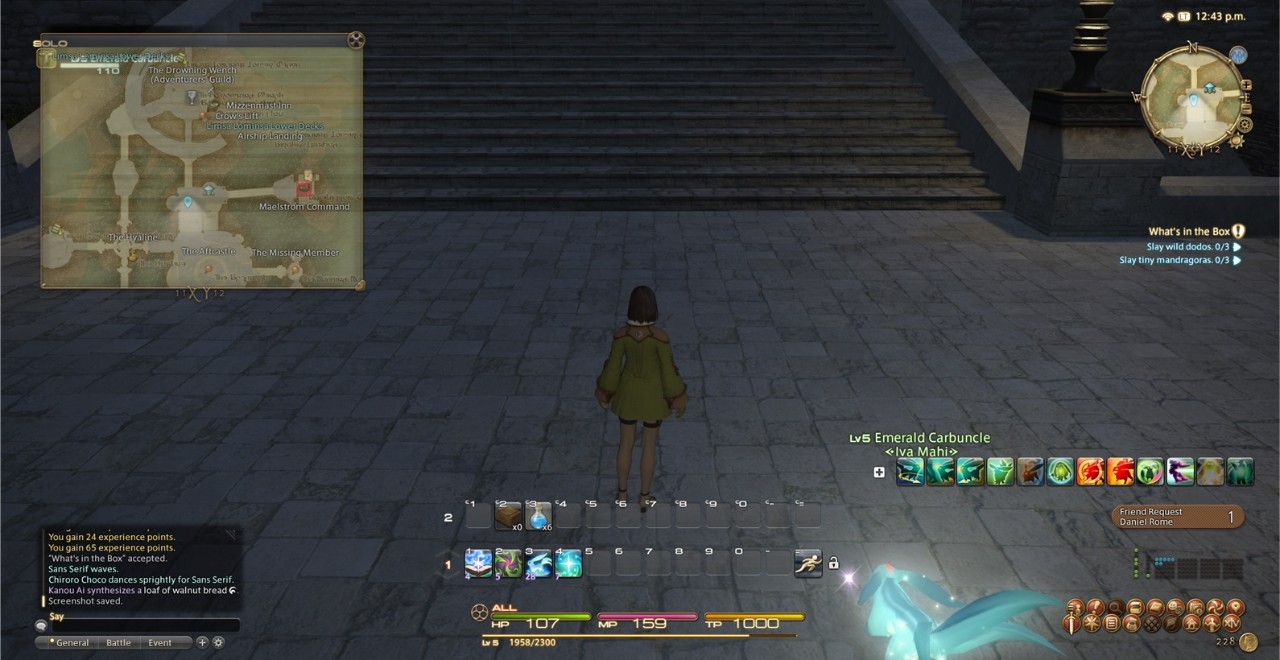Select the blue potion hotbar slot
The height and width of the screenshot is (660, 1280).
click(x=538, y=515)
